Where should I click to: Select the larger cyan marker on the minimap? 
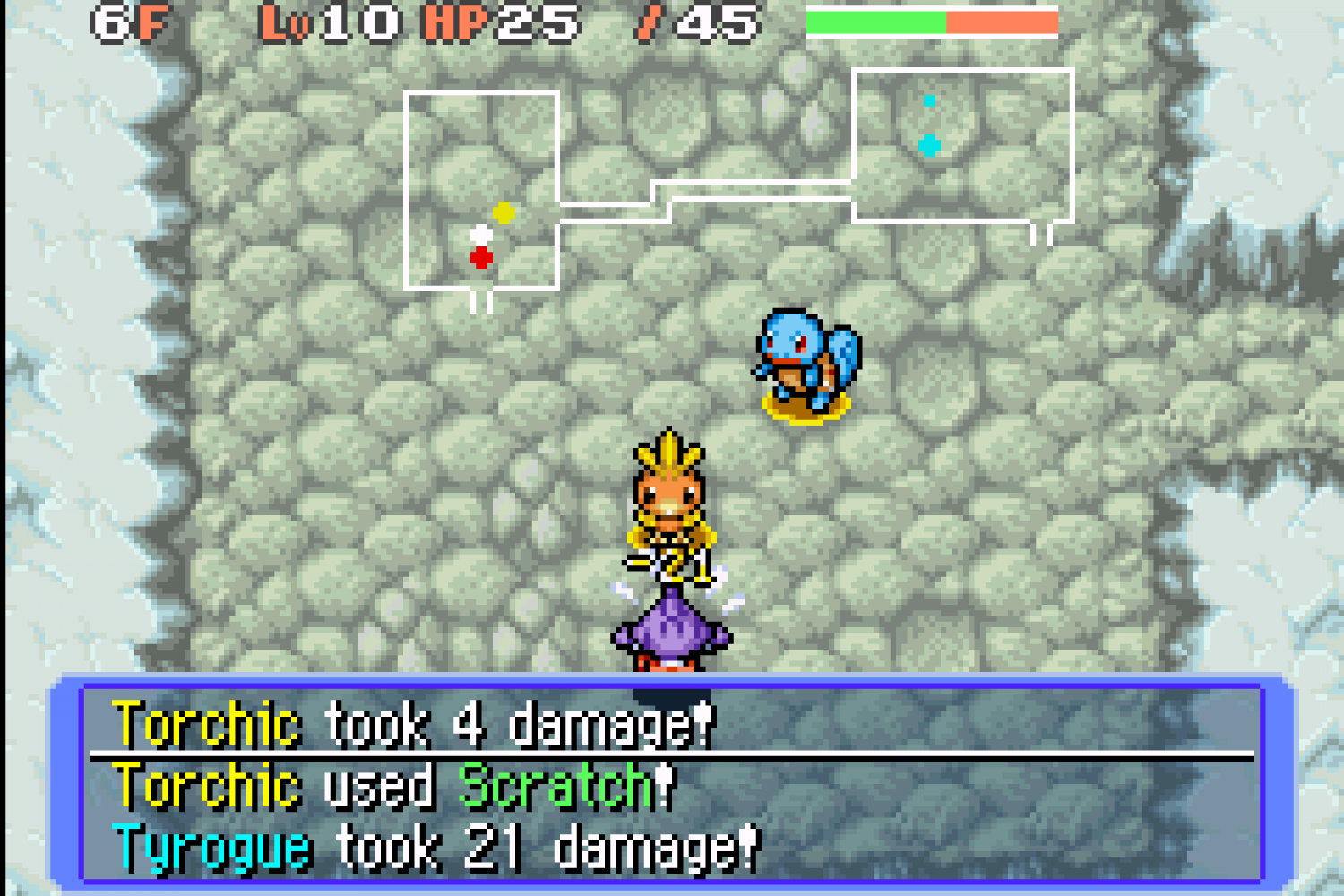929,145
